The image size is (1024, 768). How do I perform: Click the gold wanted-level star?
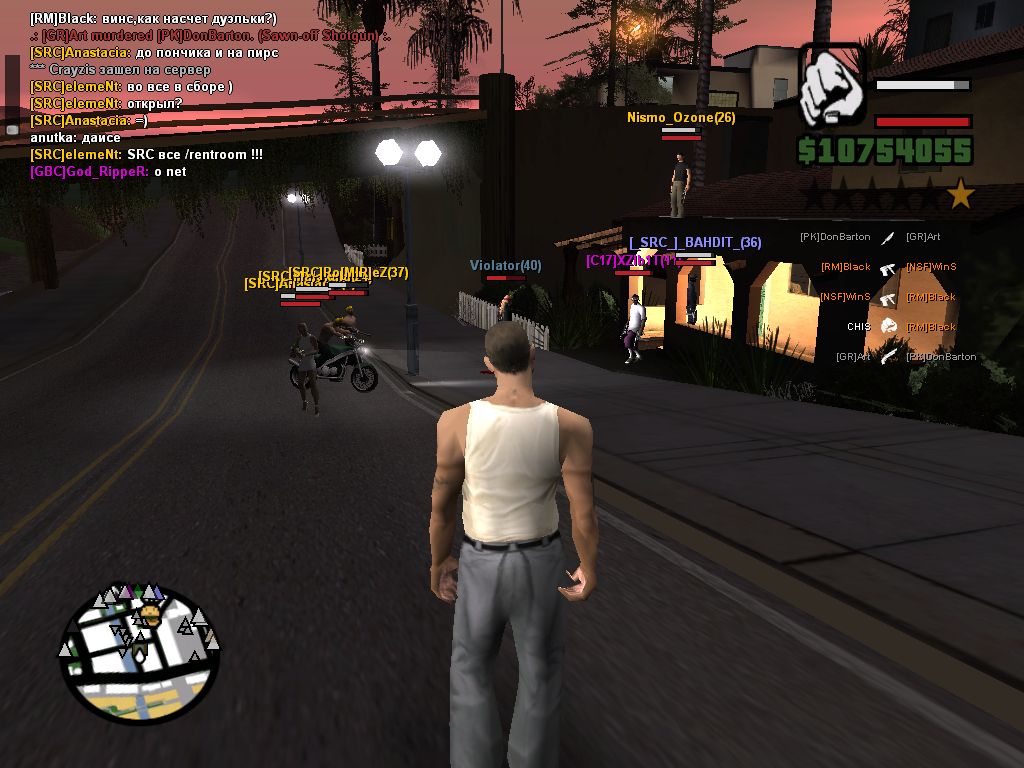coord(961,194)
